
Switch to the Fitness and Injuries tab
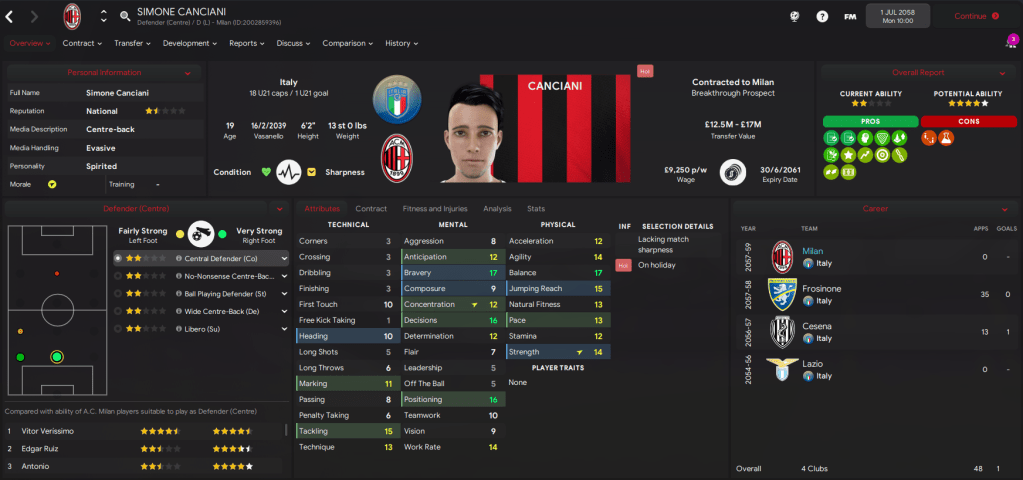[434, 209]
